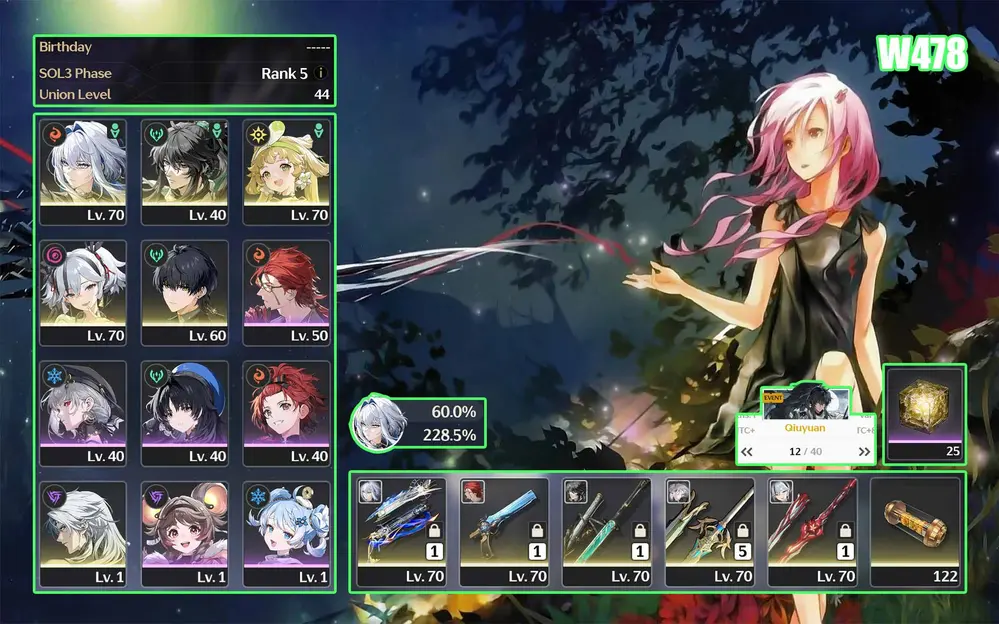Go to the previous banner with the left double arrow
Viewport: 999px width, 624px height.
coord(746,452)
